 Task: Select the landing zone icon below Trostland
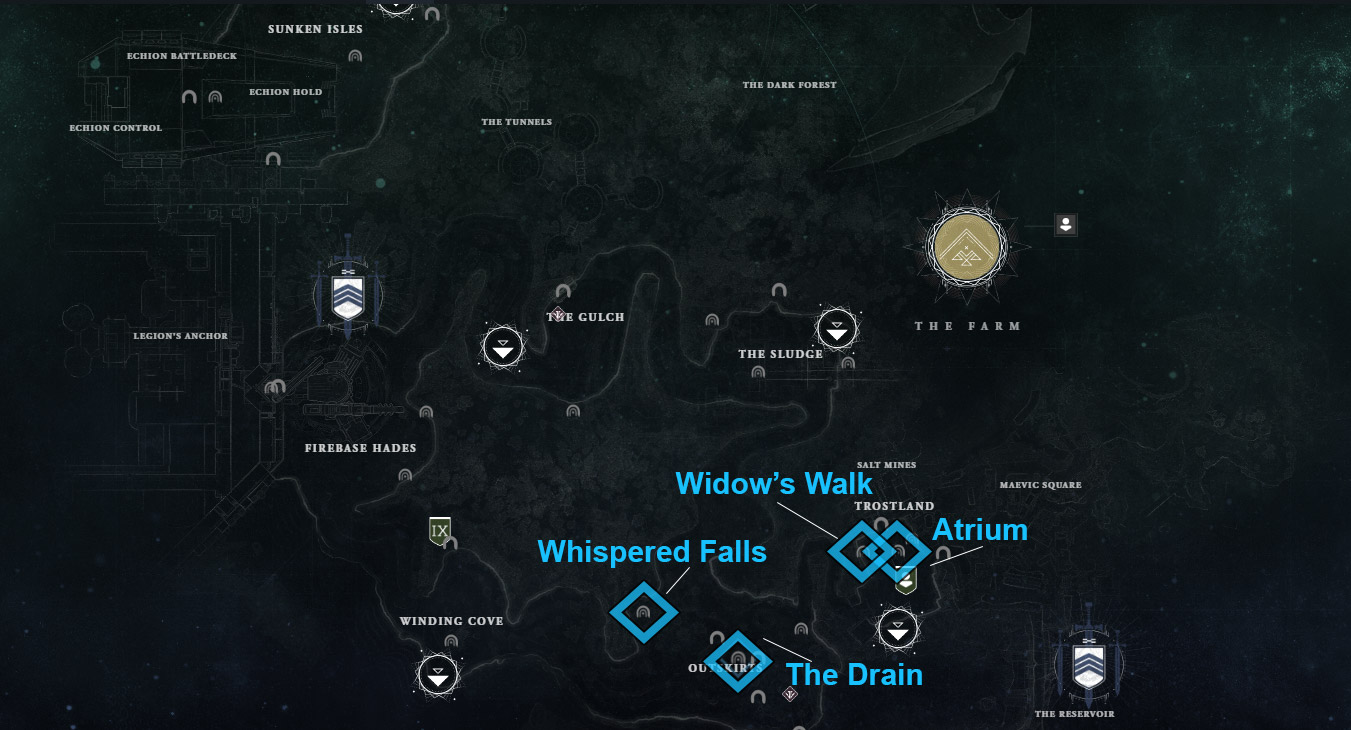898,630
